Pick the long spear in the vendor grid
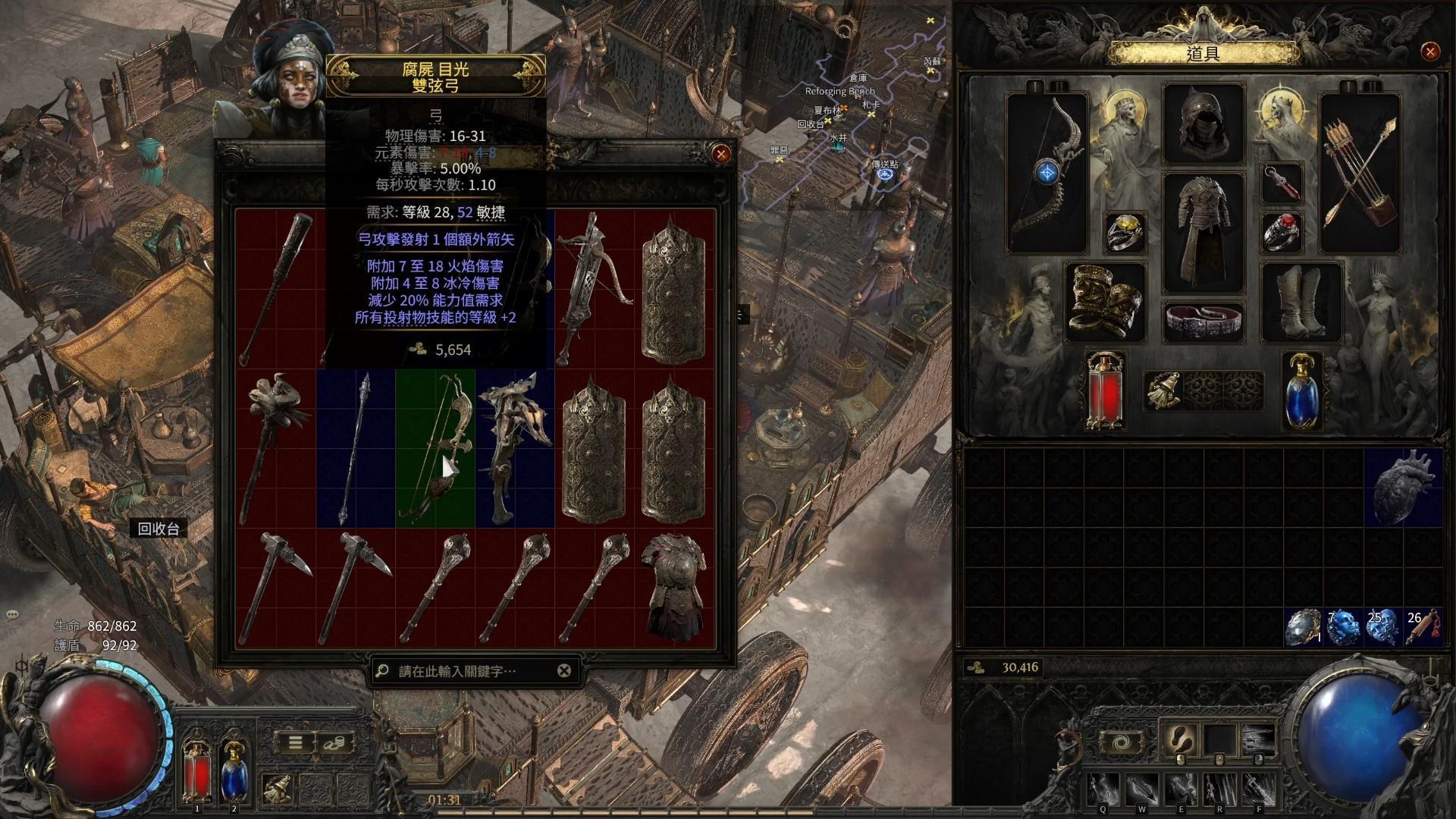 355,447
